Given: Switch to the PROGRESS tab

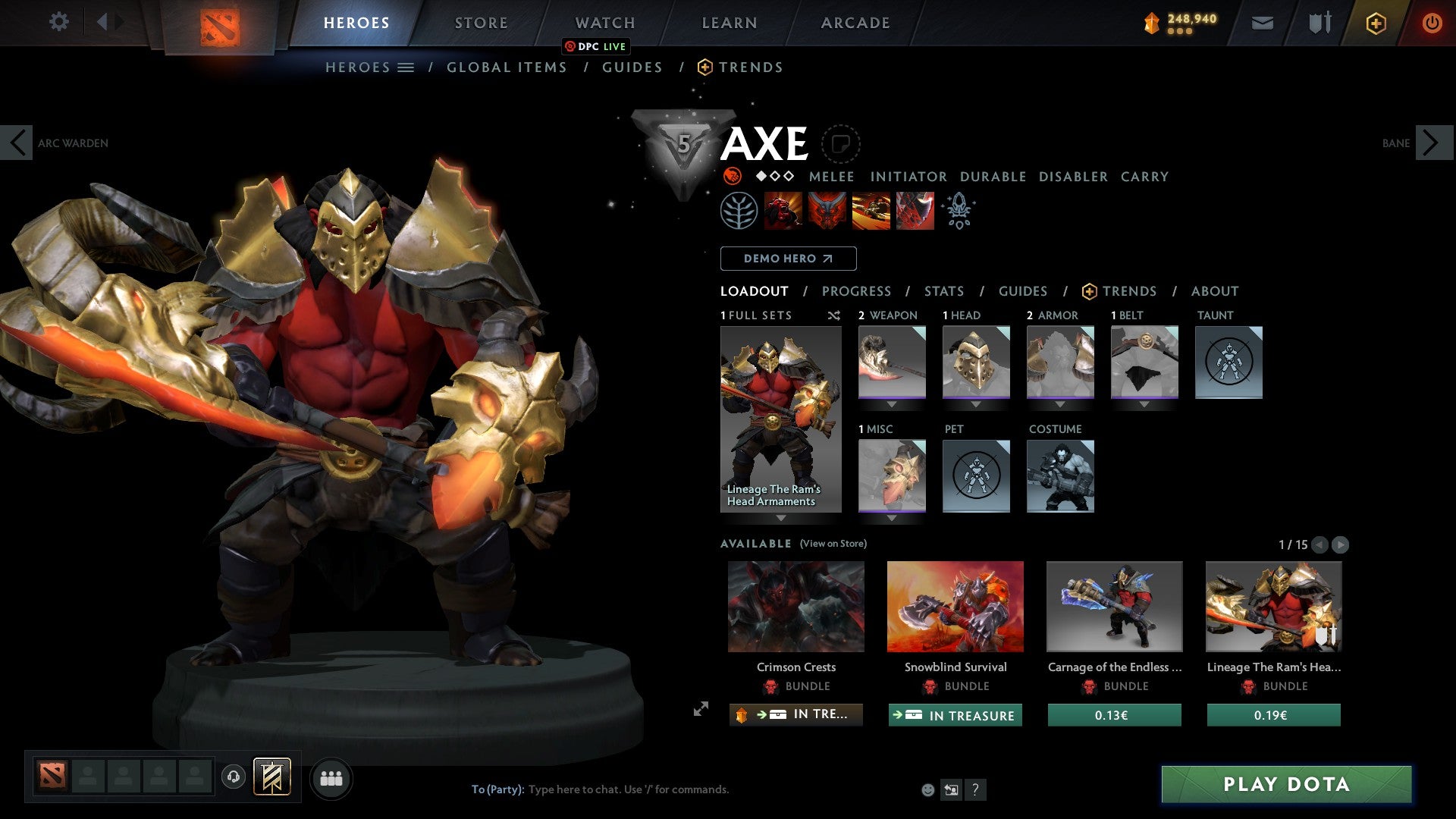Looking at the screenshot, I should [856, 290].
